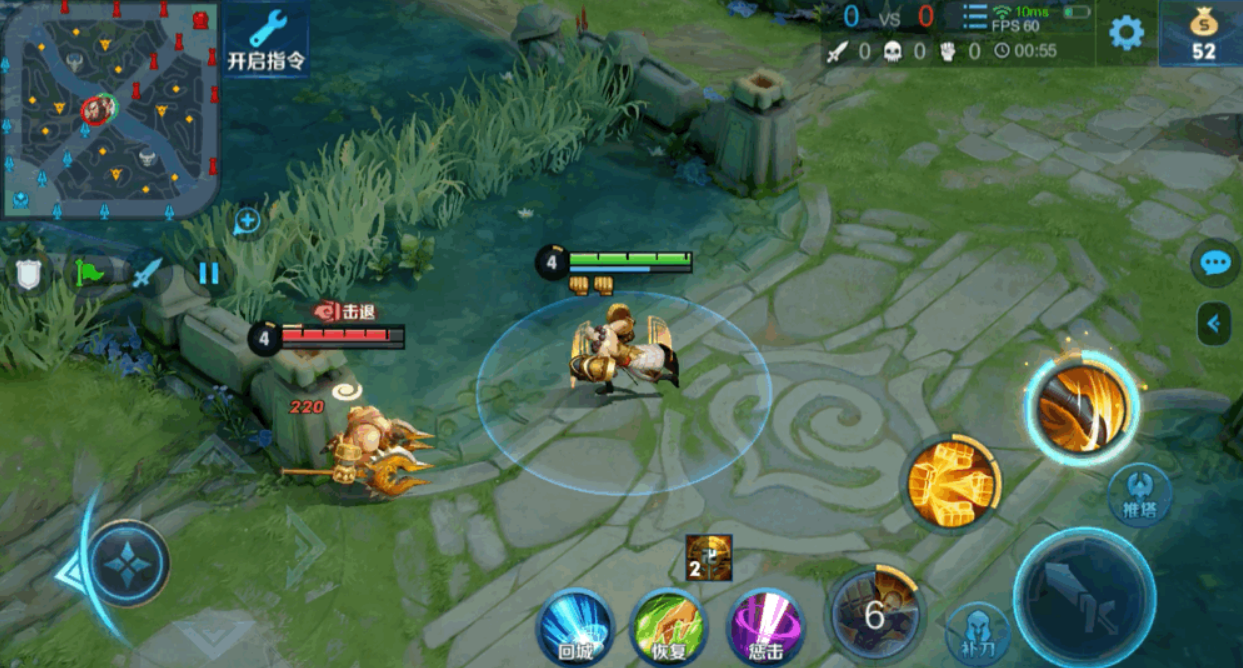
Task: Collapse the side panel arrow button
Action: (x=1215, y=323)
